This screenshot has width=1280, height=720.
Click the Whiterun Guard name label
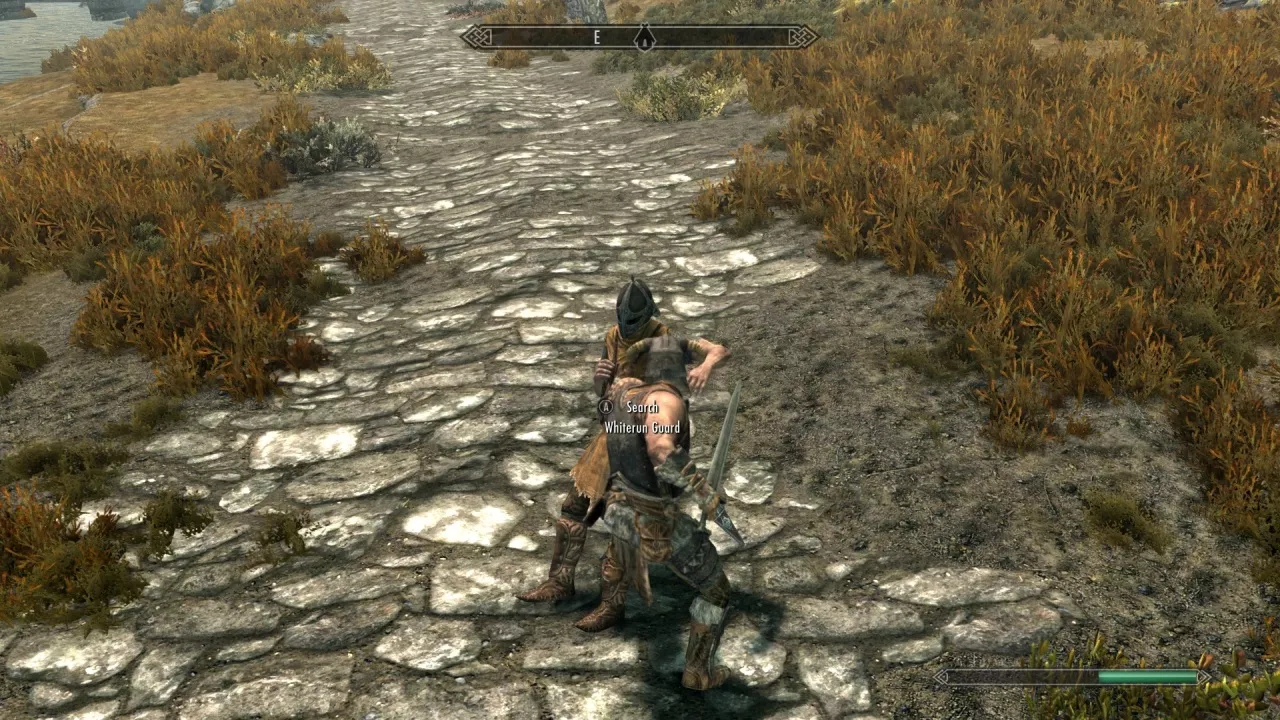(644, 430)
